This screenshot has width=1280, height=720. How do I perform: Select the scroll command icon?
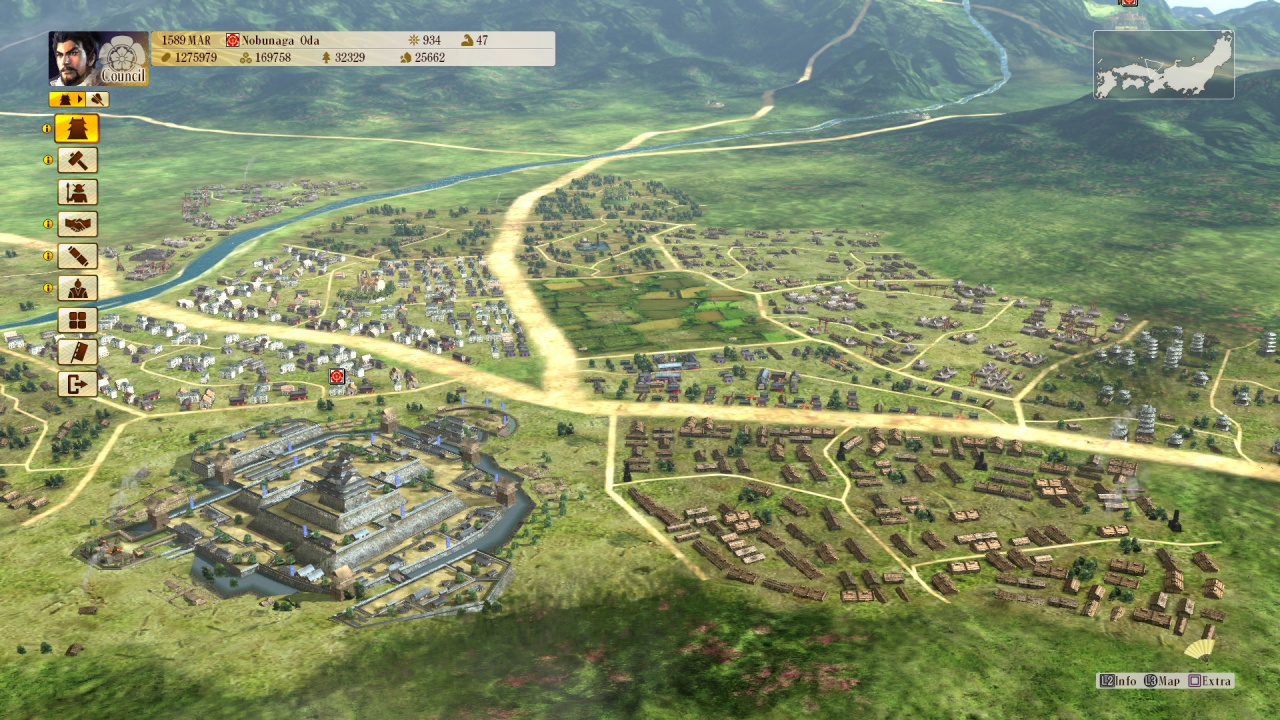[x=77, y=256]
